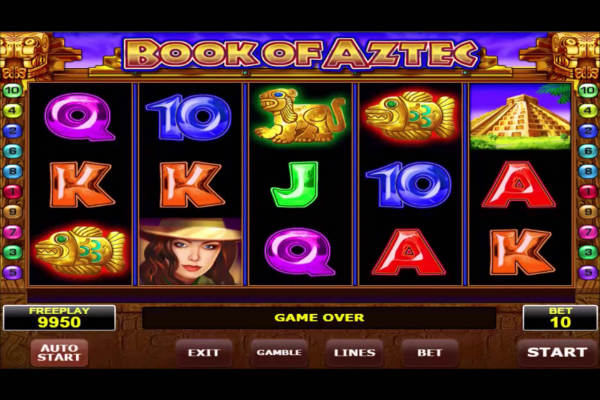Exit the Book of Aztec game
Screen dimensions: 600x400
point(203,353)
